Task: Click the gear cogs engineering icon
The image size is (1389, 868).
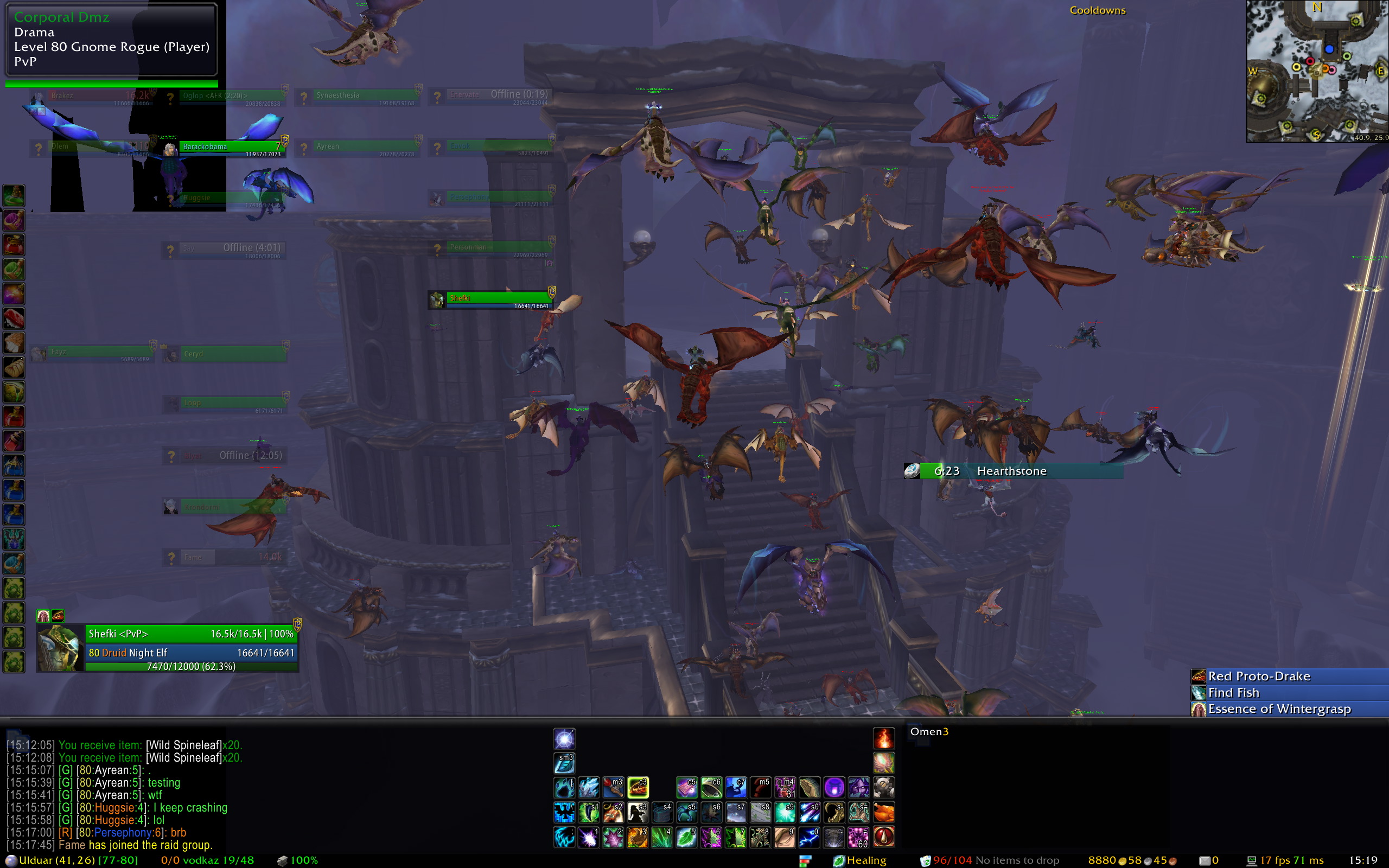Action: [x=883, y=788]
